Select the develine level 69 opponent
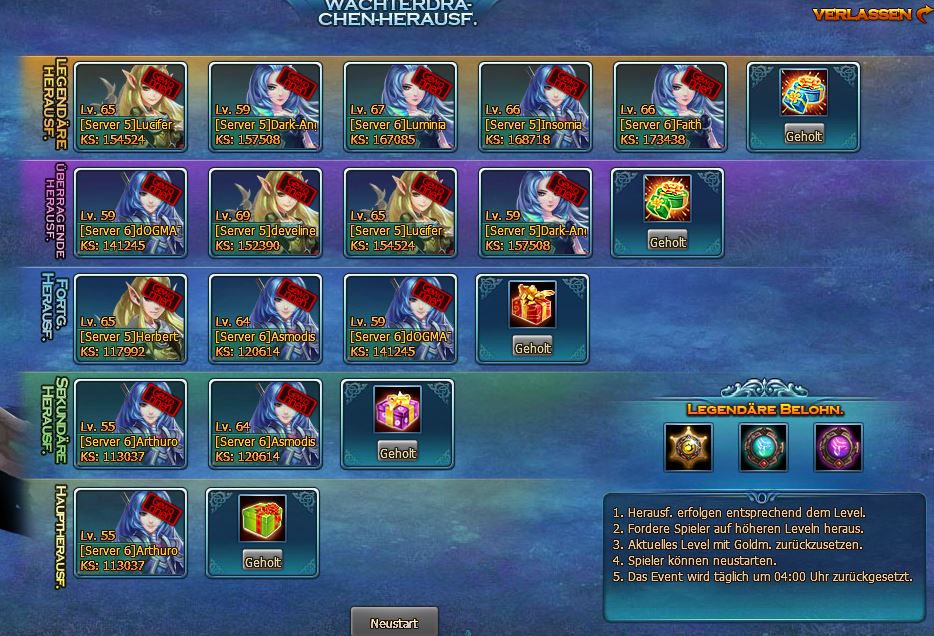The width and height of the screenshot is (934, 636). (265, 213)
